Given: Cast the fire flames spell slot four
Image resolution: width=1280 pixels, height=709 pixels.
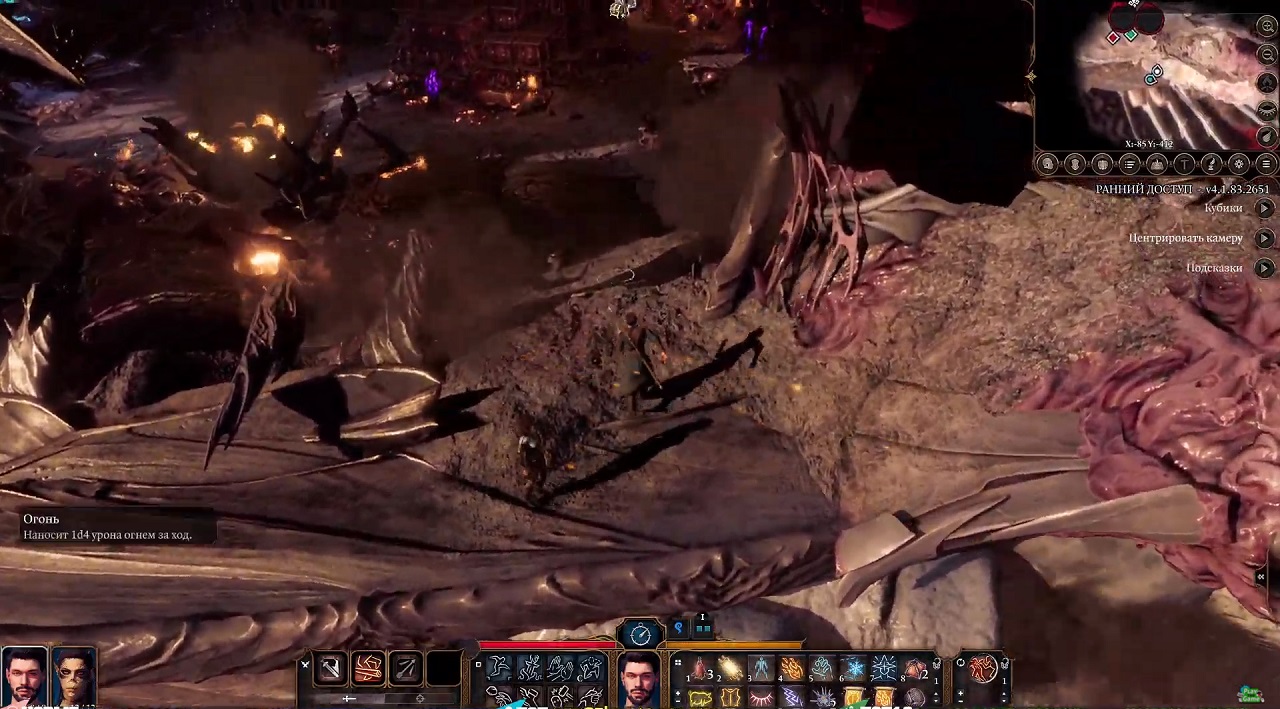Looking at the screenshot, I should 791,668.
